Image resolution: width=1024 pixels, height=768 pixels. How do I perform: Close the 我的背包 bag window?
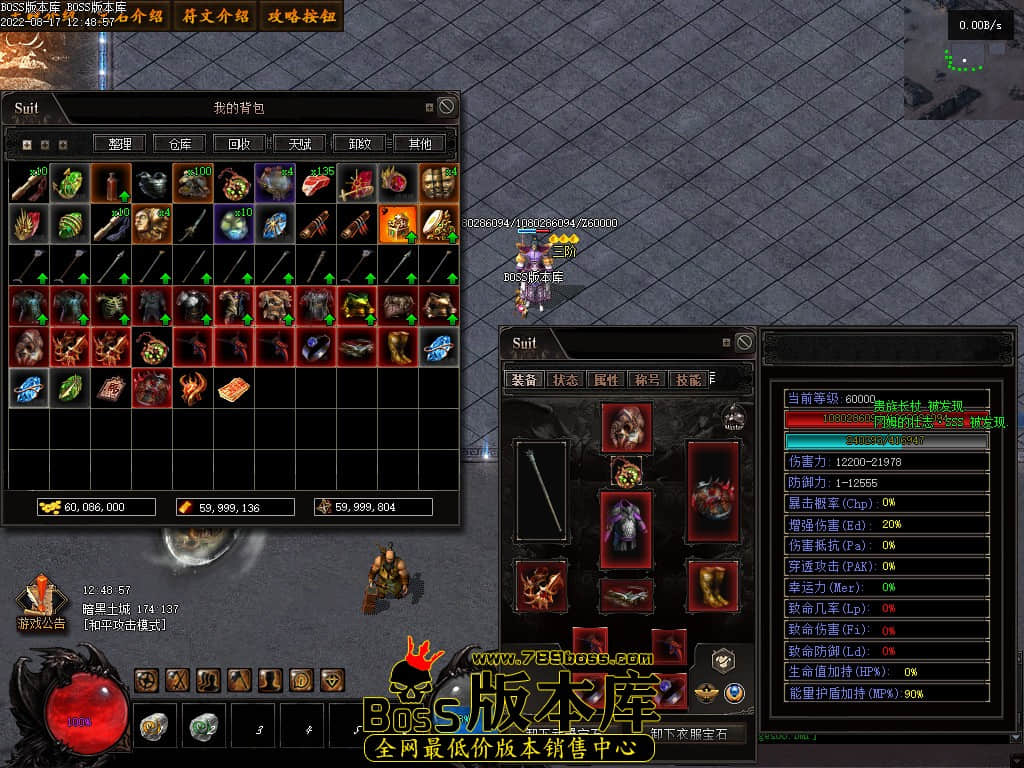click(x=446, y=107)
